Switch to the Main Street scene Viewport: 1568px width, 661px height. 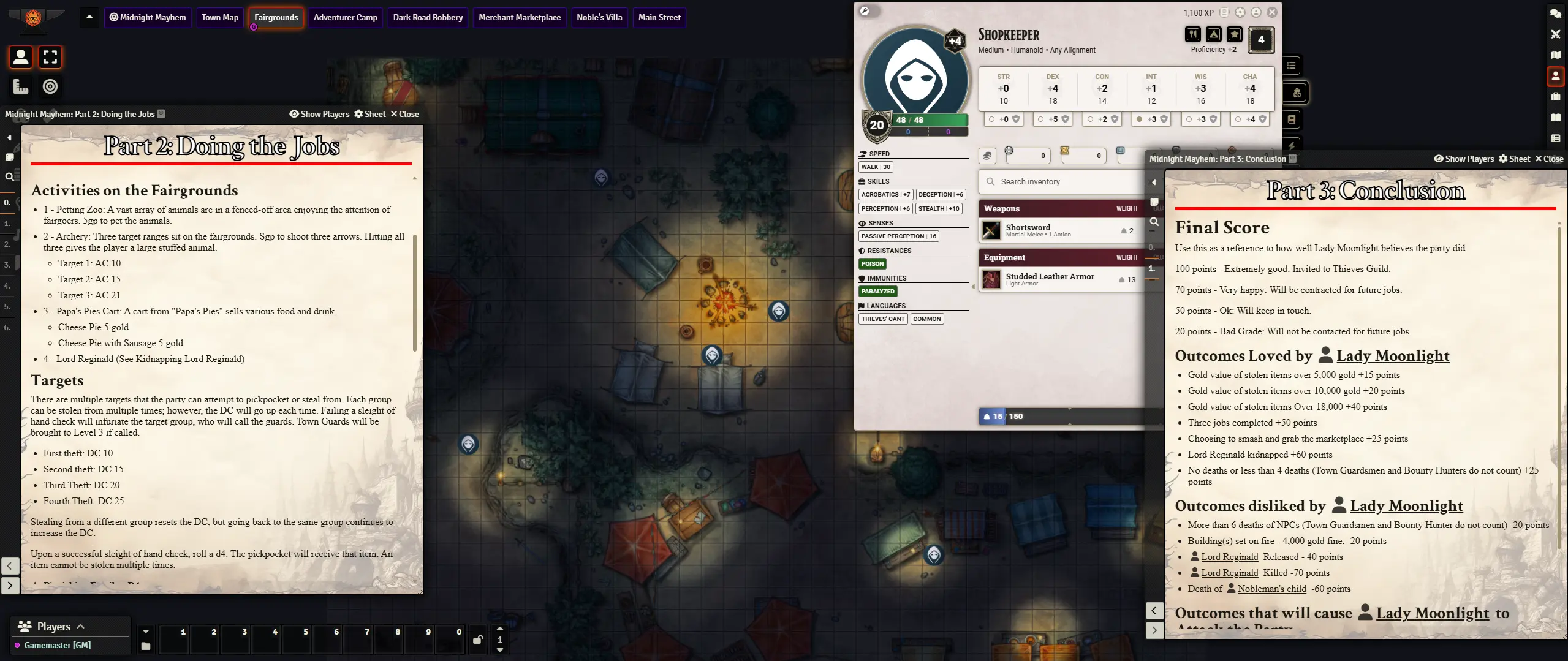(x=659, y=17)
